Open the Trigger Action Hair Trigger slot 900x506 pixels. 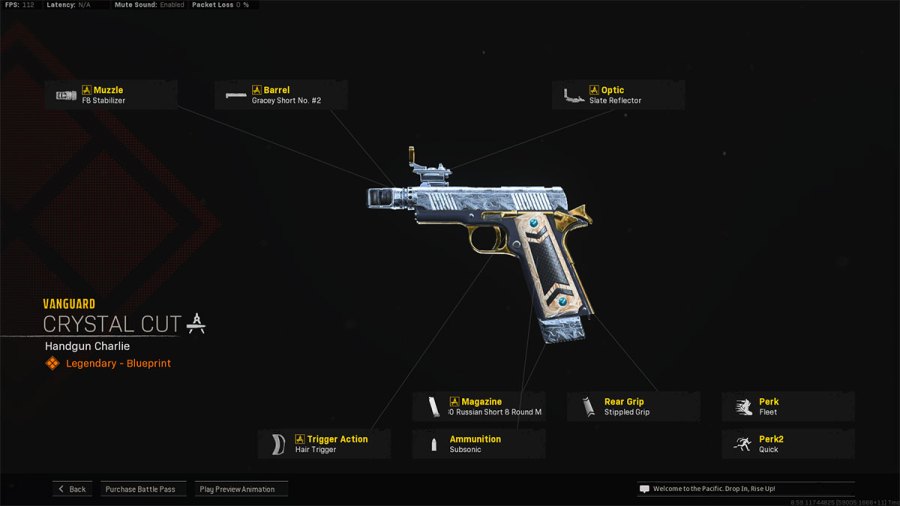point(324,444)
